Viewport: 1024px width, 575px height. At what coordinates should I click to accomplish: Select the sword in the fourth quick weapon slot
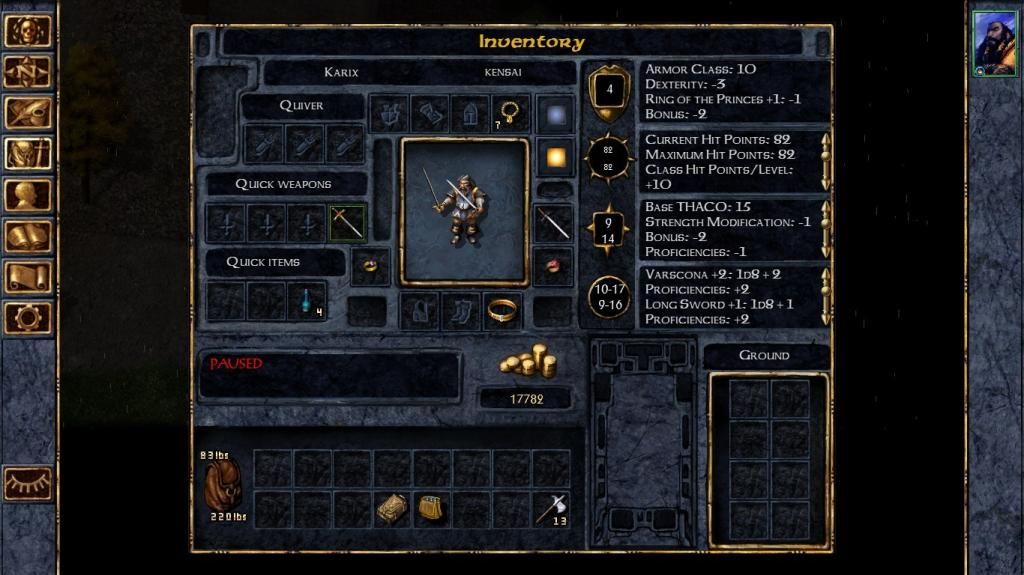348,223
